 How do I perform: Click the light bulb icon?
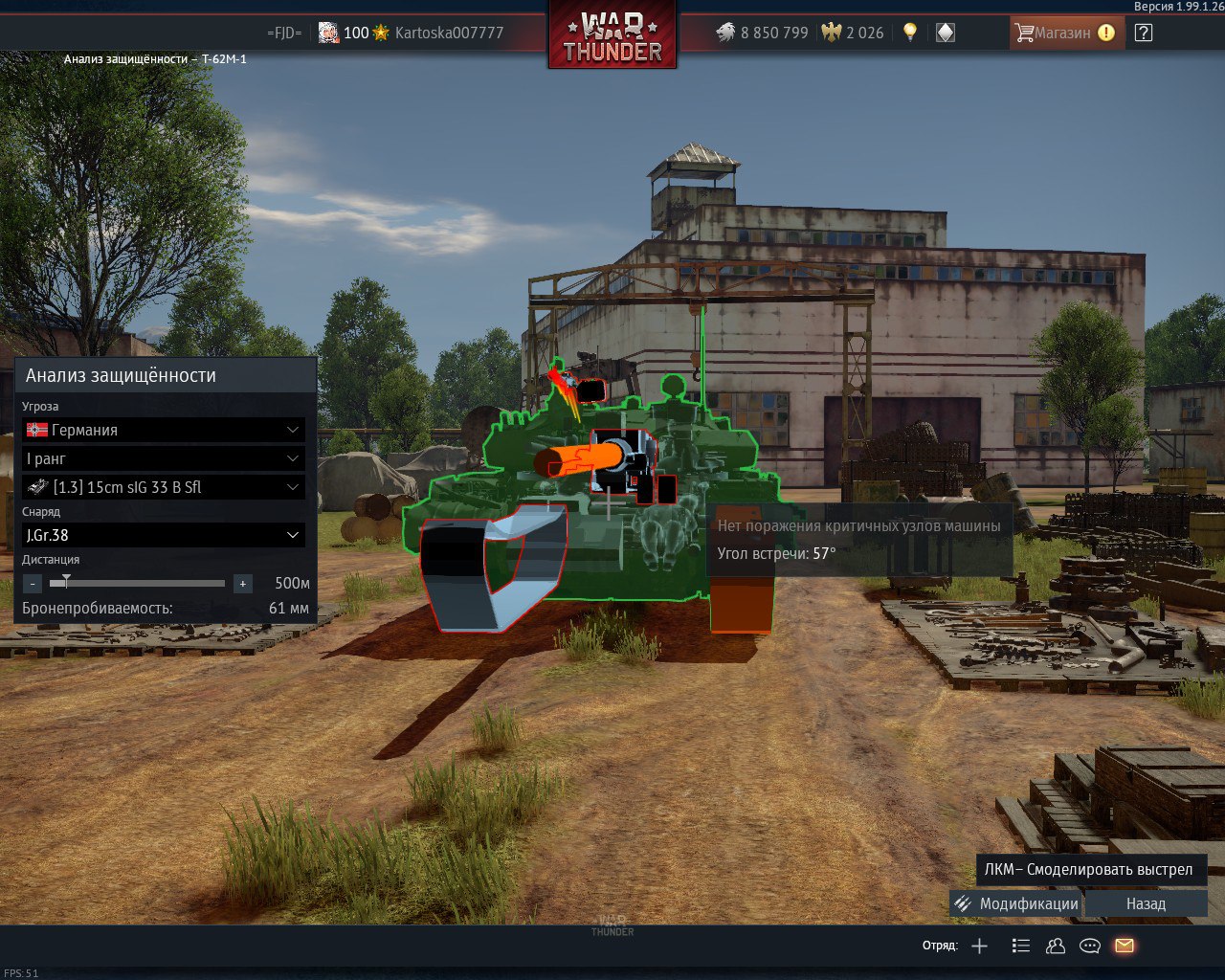pos(910,33)
